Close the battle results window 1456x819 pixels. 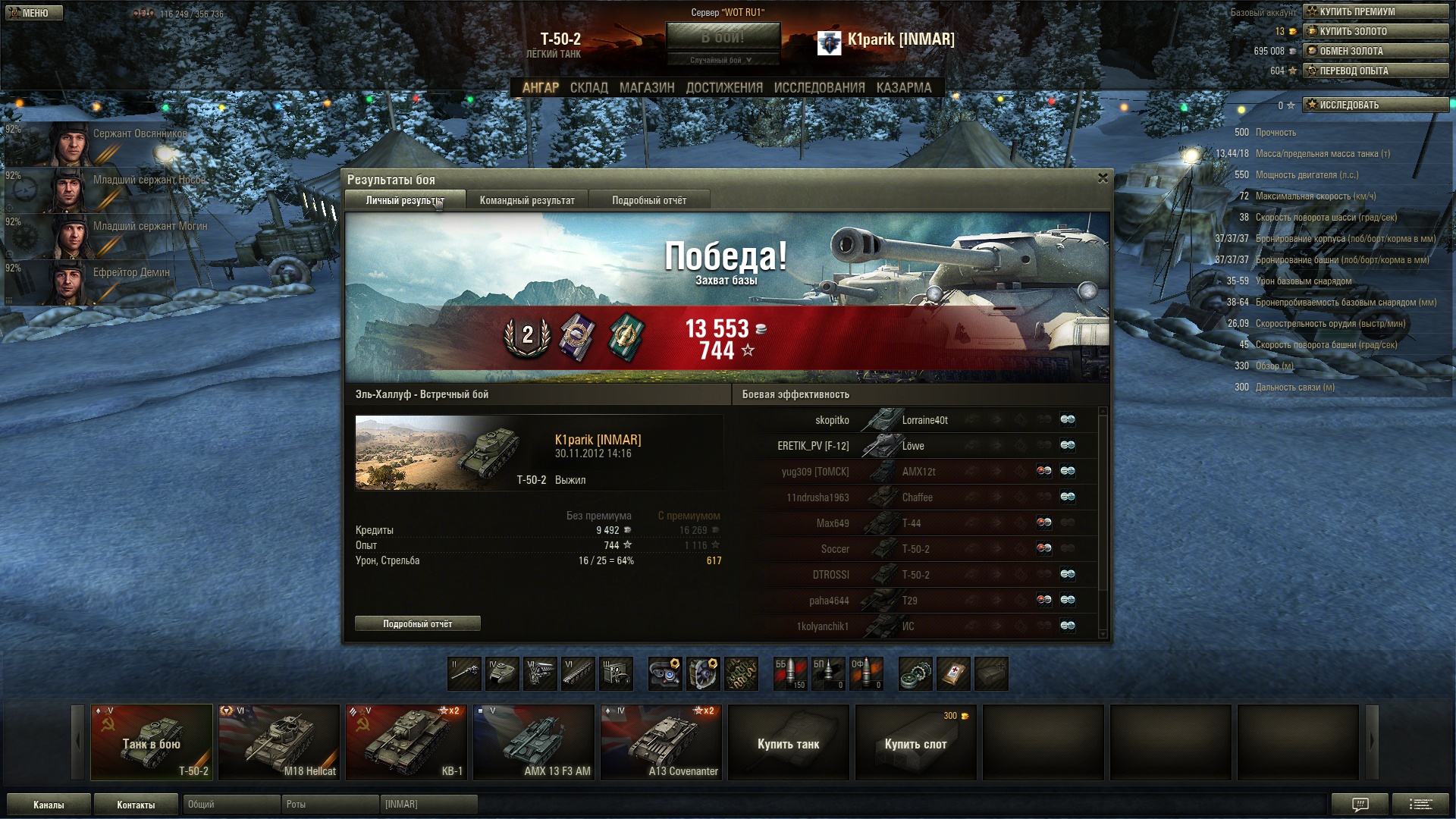pyautogui.click(x=1103, y=178)
